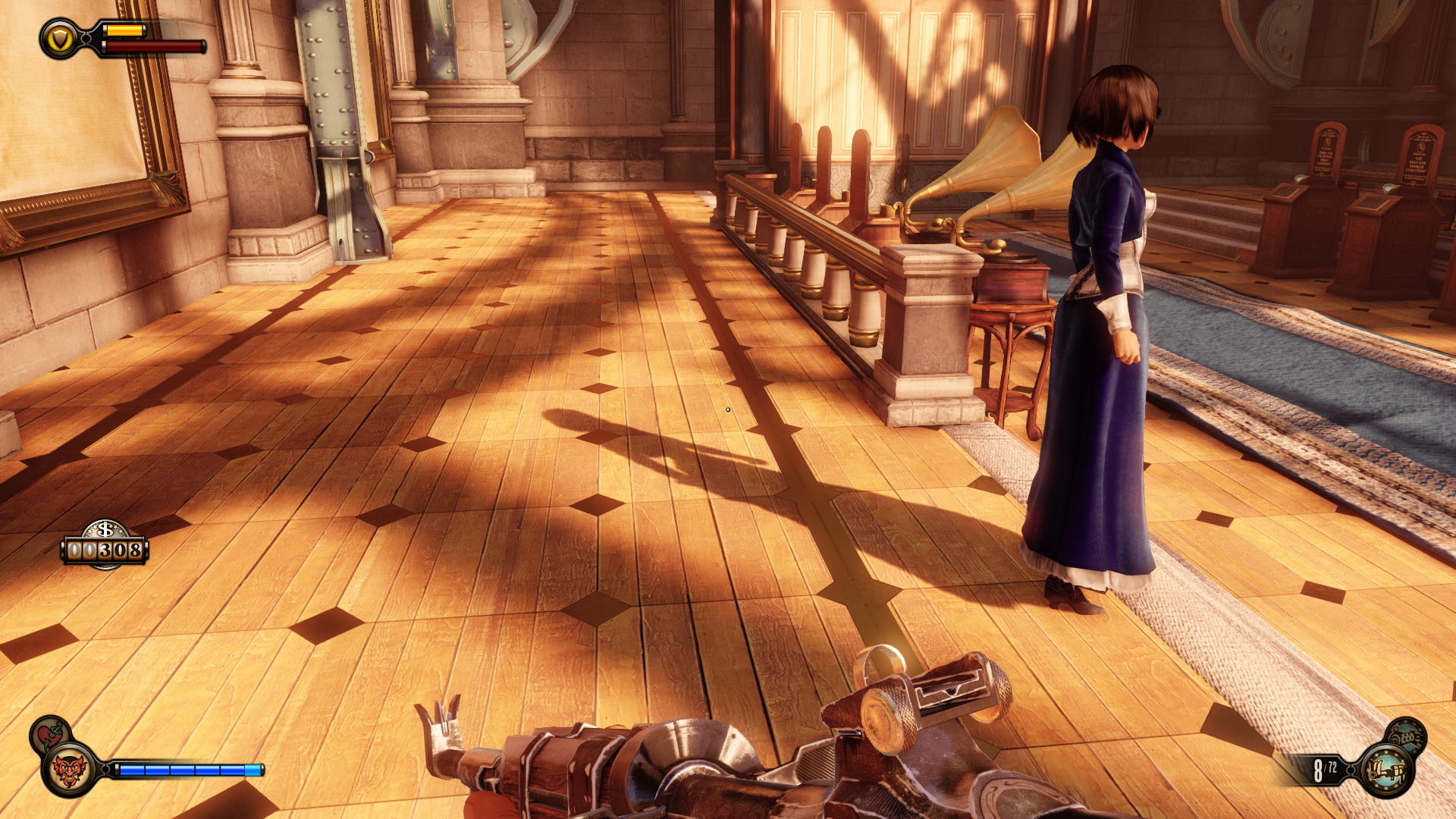Click the gold shield emblem icon
The image size is (1456, 819).
point(60,39)
